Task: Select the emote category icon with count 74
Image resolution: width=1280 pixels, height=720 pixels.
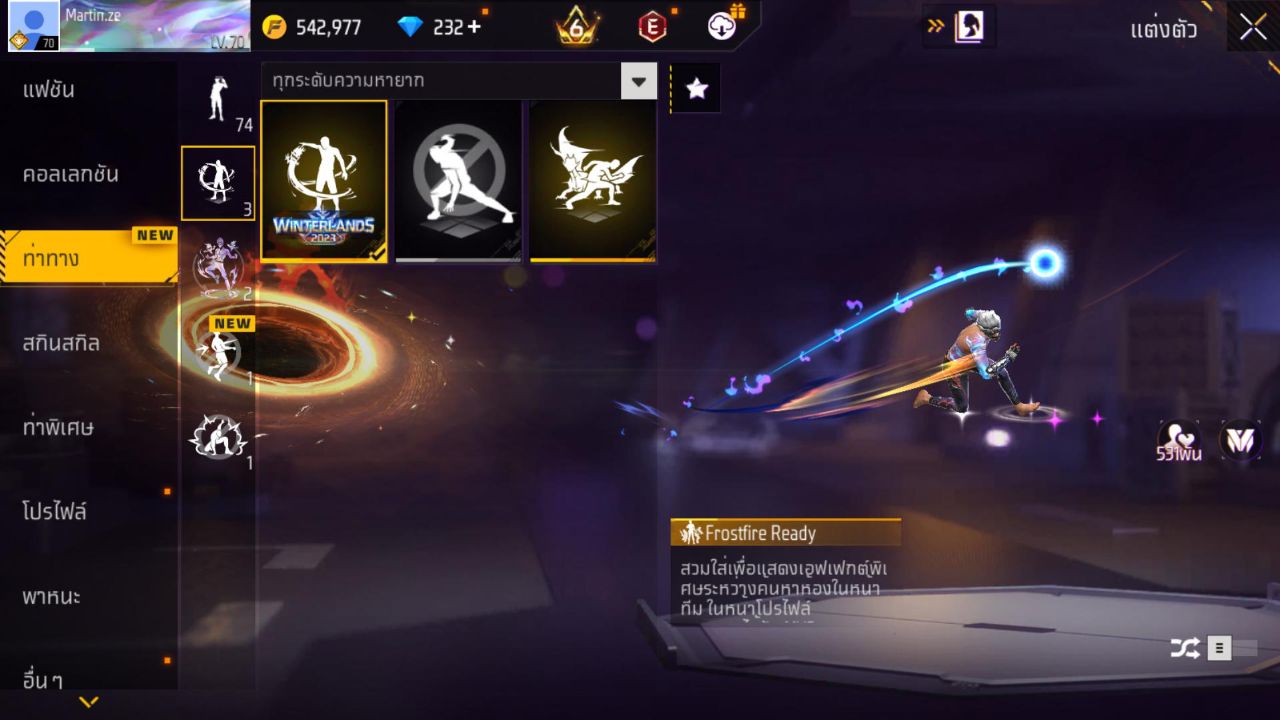Action: pyautogui.click(x=217, y=100)
